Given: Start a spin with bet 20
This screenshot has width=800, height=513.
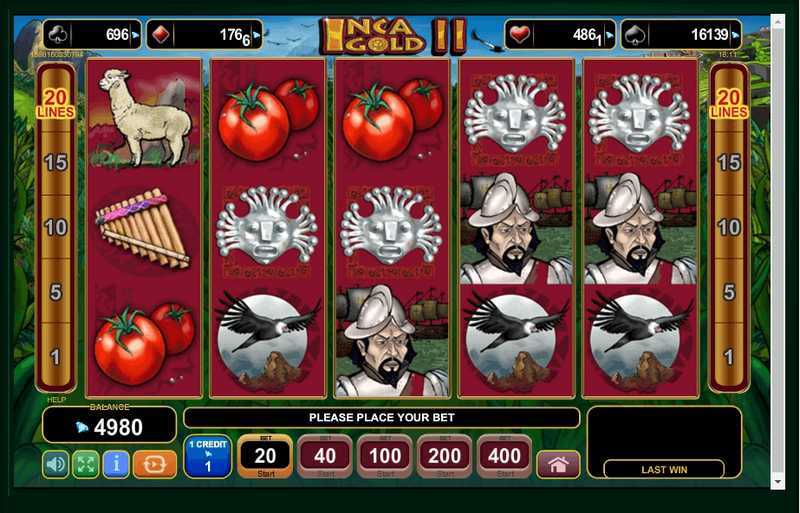Looking at the screenshot, I should click(265, 456).
